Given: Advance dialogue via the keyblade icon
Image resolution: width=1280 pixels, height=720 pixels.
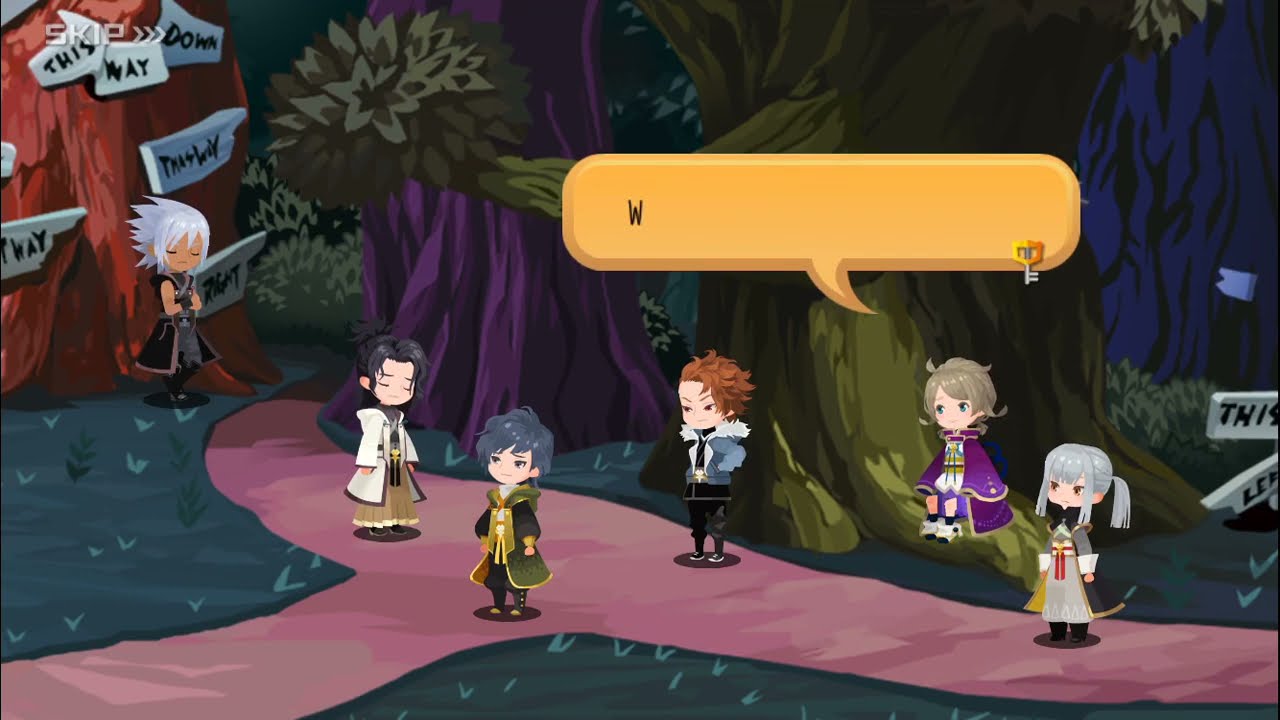Looking at the screenshot, I should point(1027,260).
